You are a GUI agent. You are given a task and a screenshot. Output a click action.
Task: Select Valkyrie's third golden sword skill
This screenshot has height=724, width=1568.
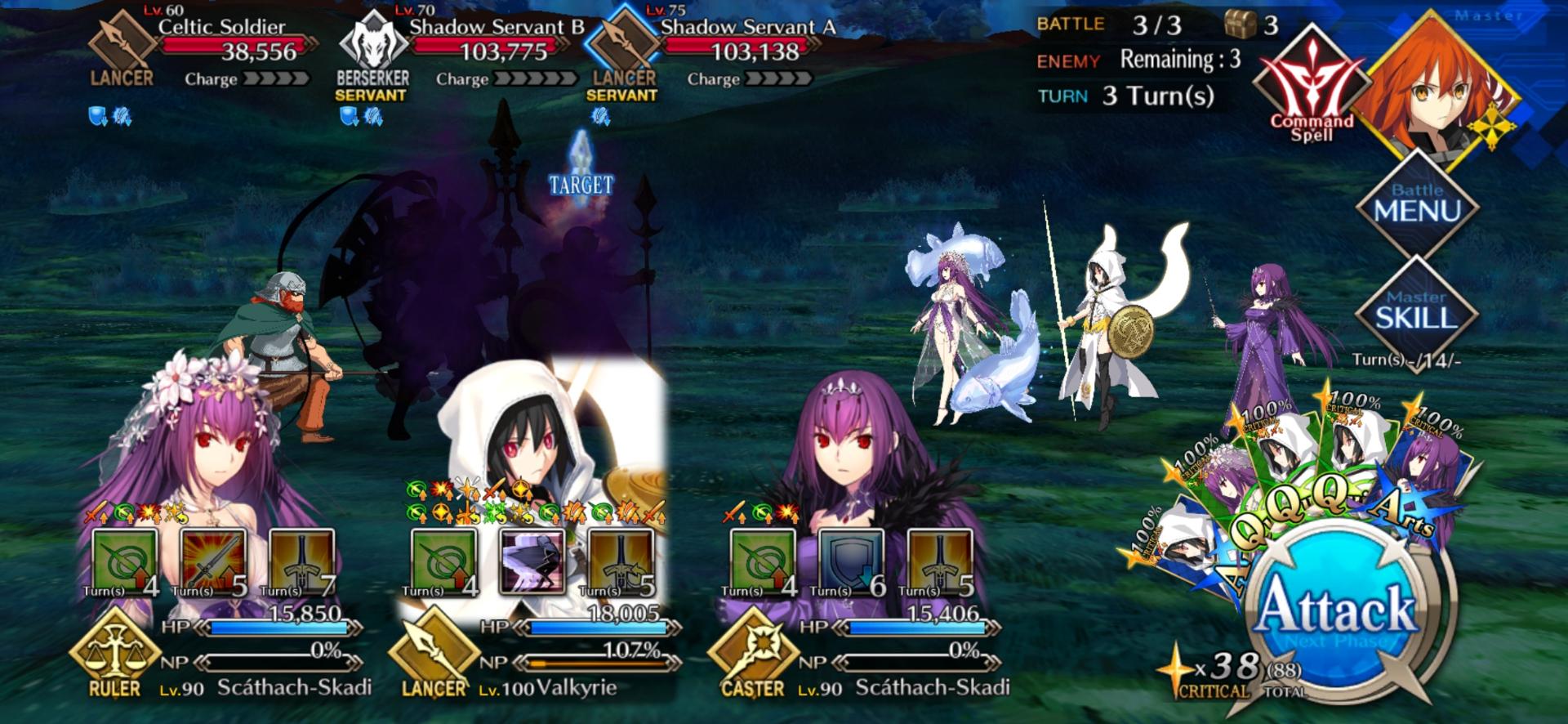pyautogui.click(x=620, y=562)
